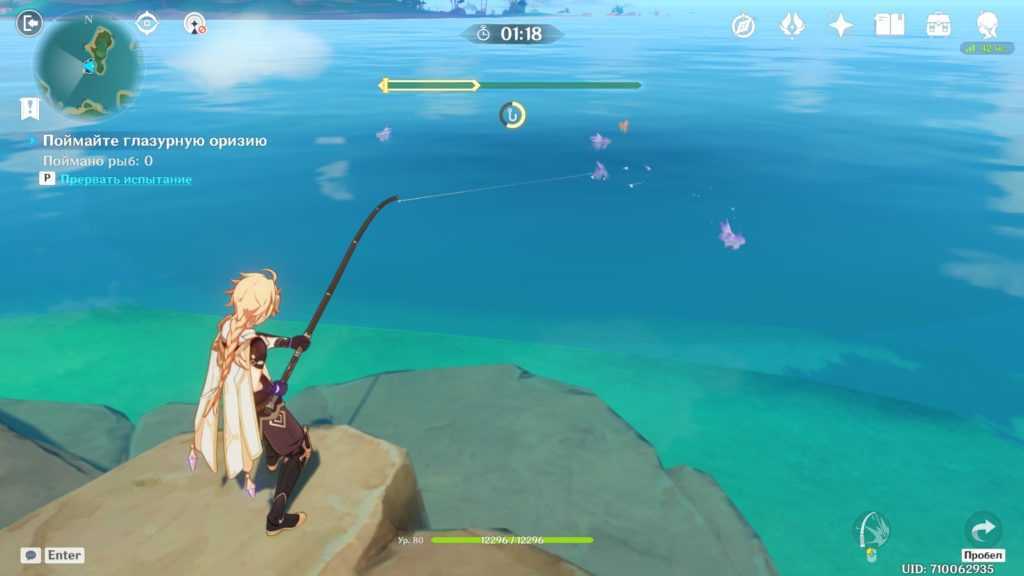Open the compass icon in top bar
1024x576 pixels.
[743, 26]
